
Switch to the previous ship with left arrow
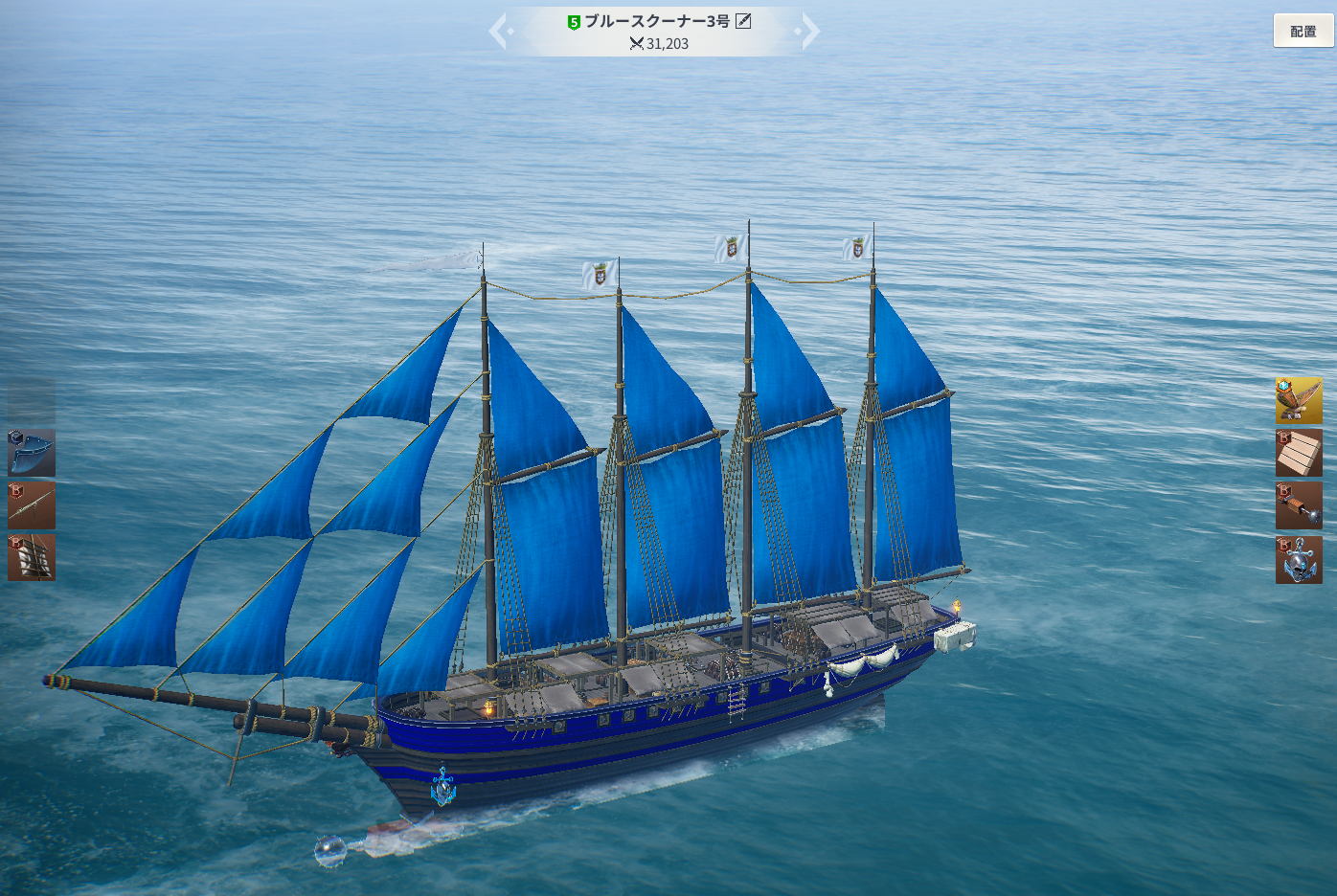pyautogui.click(x=499, y=31)
